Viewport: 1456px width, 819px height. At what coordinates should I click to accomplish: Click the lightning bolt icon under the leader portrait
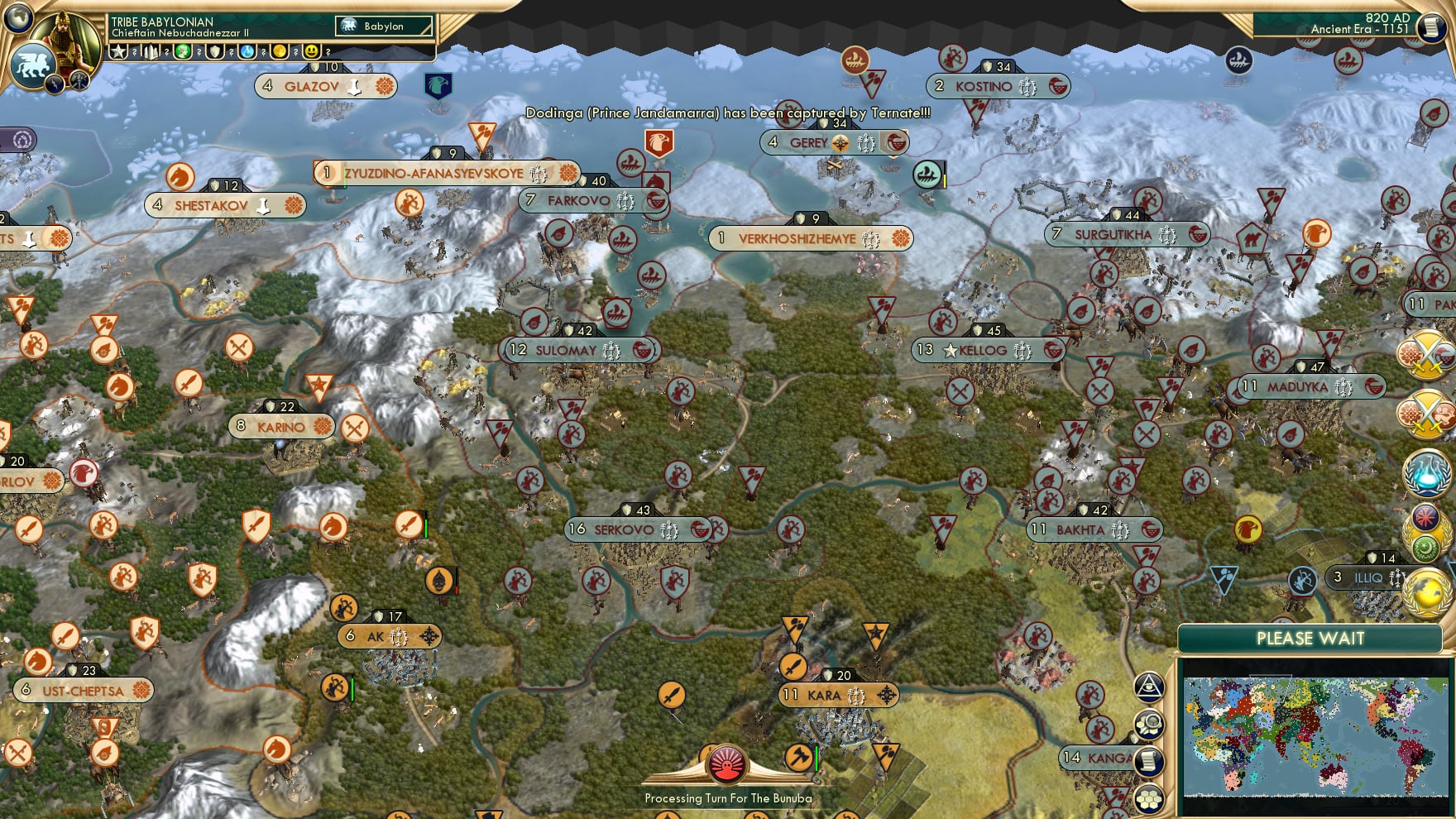[55, 85]
